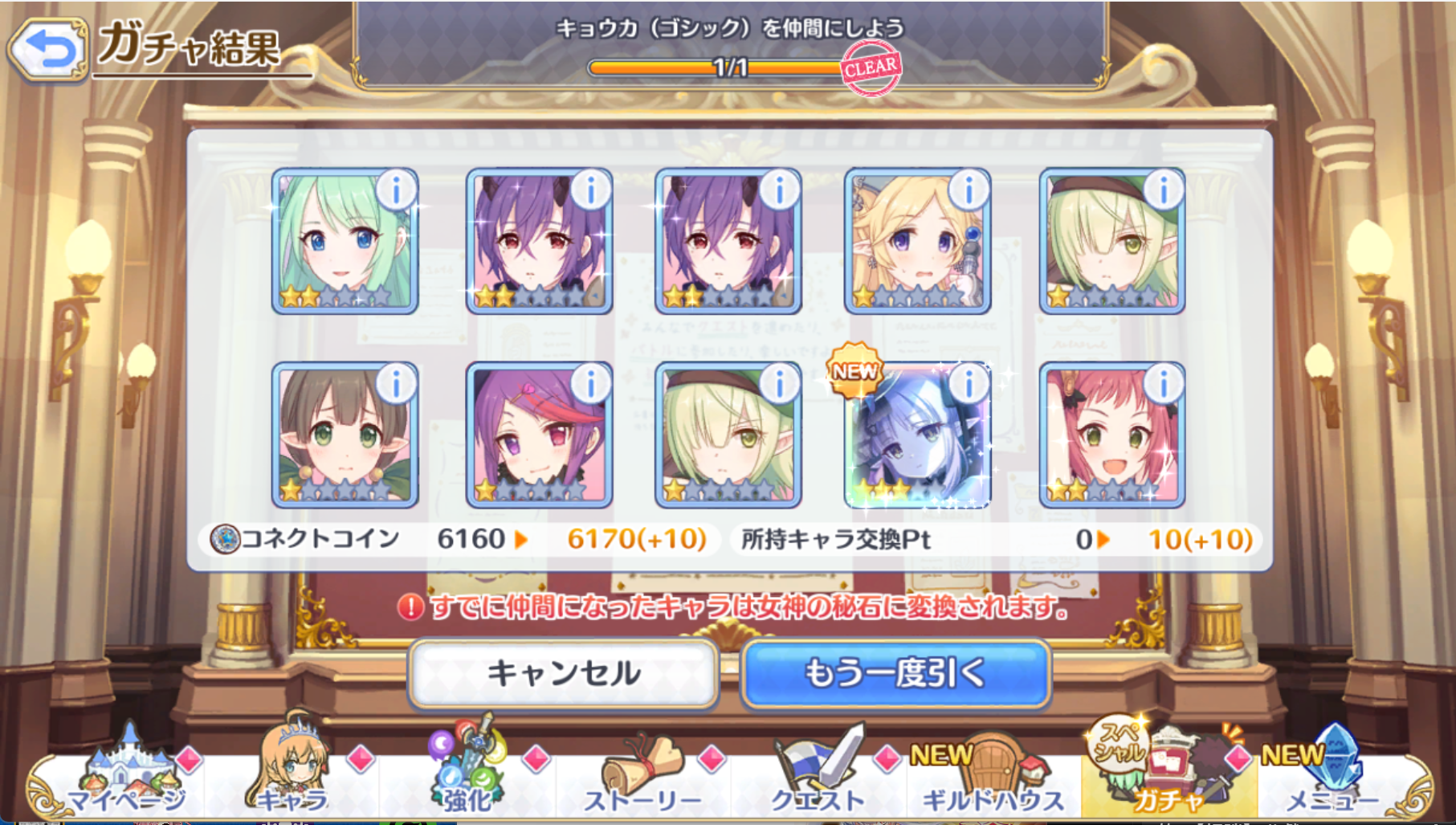
Task: Draw again with もう一度引く button
Action: click(x=895, y=673)
